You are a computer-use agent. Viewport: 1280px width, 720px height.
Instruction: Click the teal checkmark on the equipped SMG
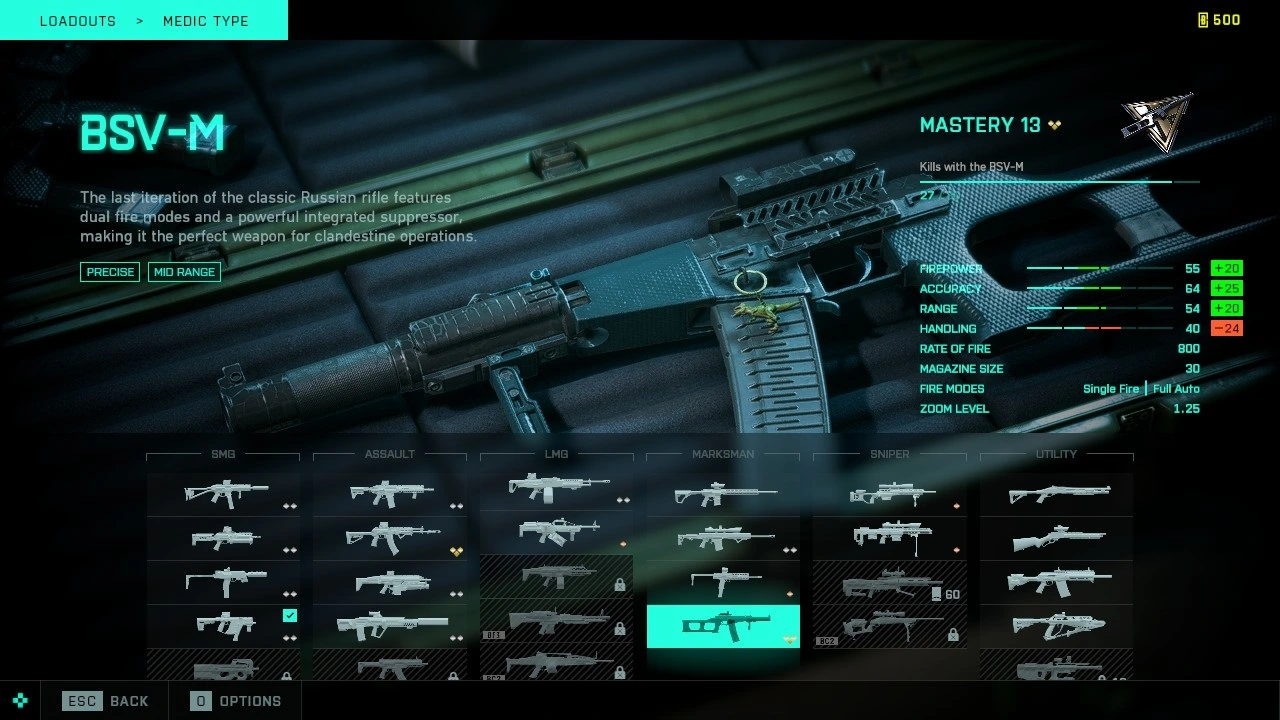click(290, 616)
